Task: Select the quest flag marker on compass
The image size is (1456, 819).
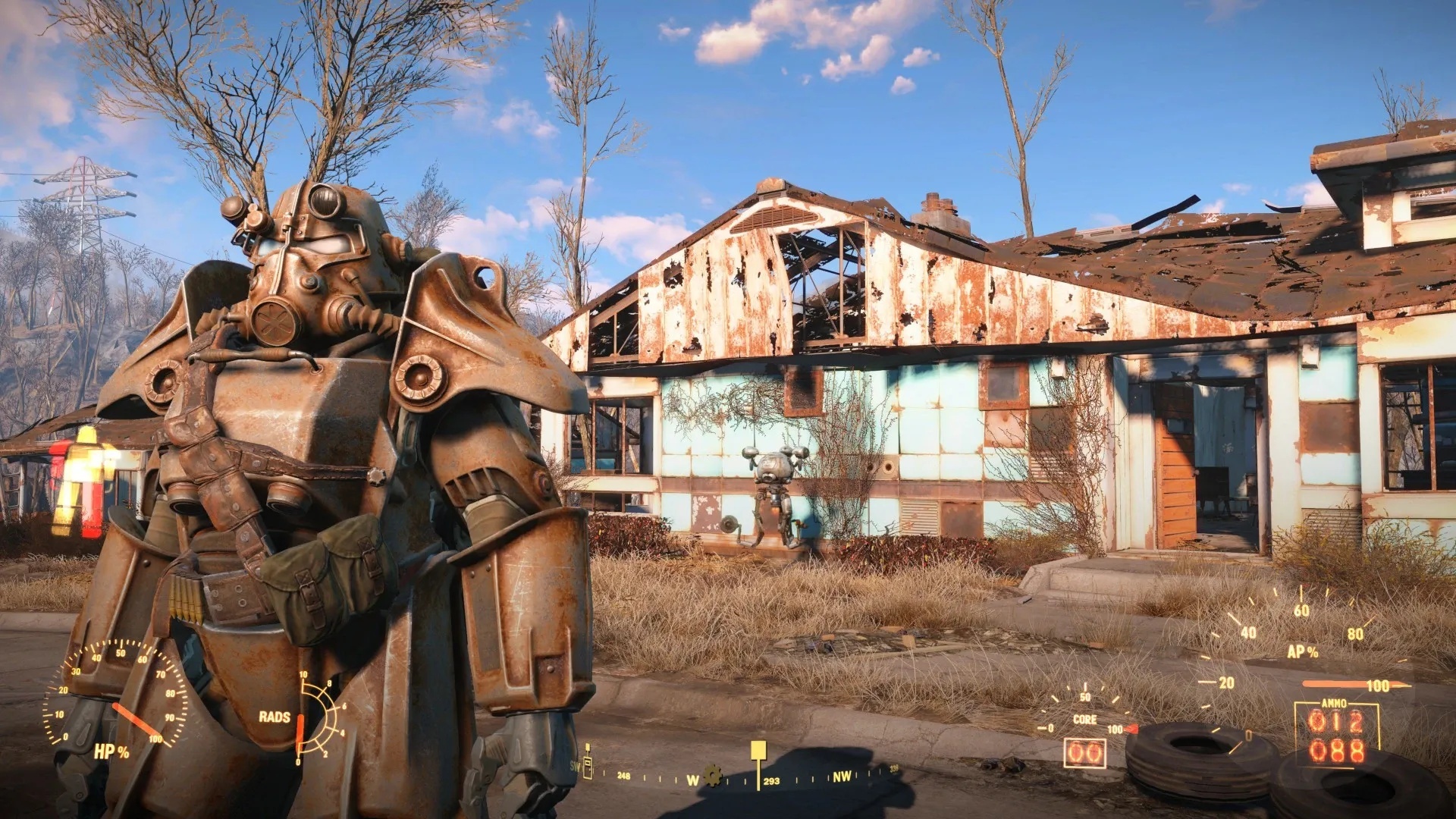Action: [x=758, y=752]
